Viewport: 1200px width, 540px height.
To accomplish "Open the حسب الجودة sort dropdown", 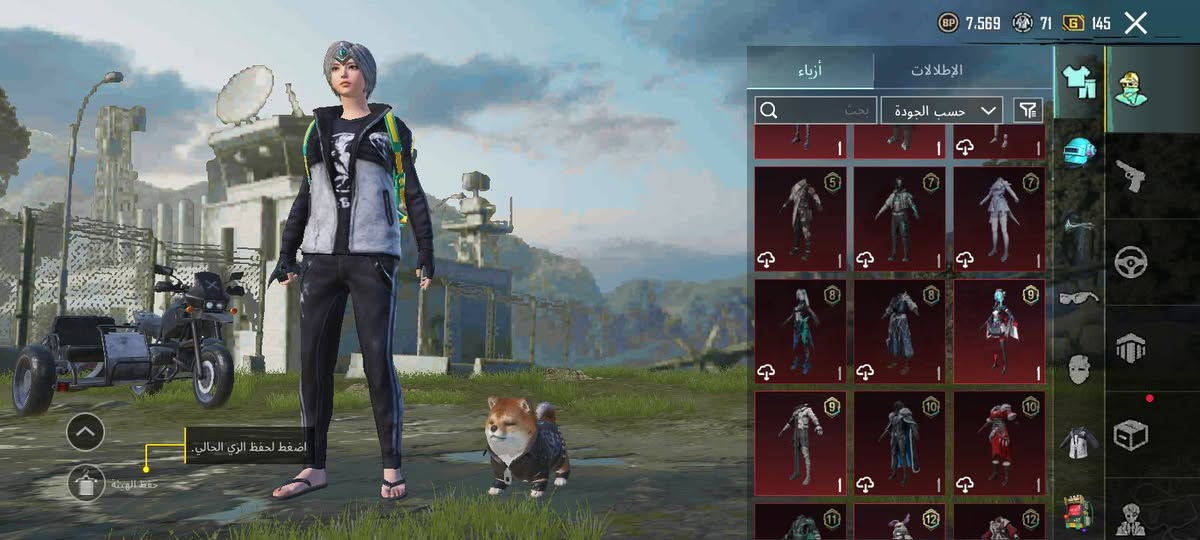I will (x=943, y=110).
